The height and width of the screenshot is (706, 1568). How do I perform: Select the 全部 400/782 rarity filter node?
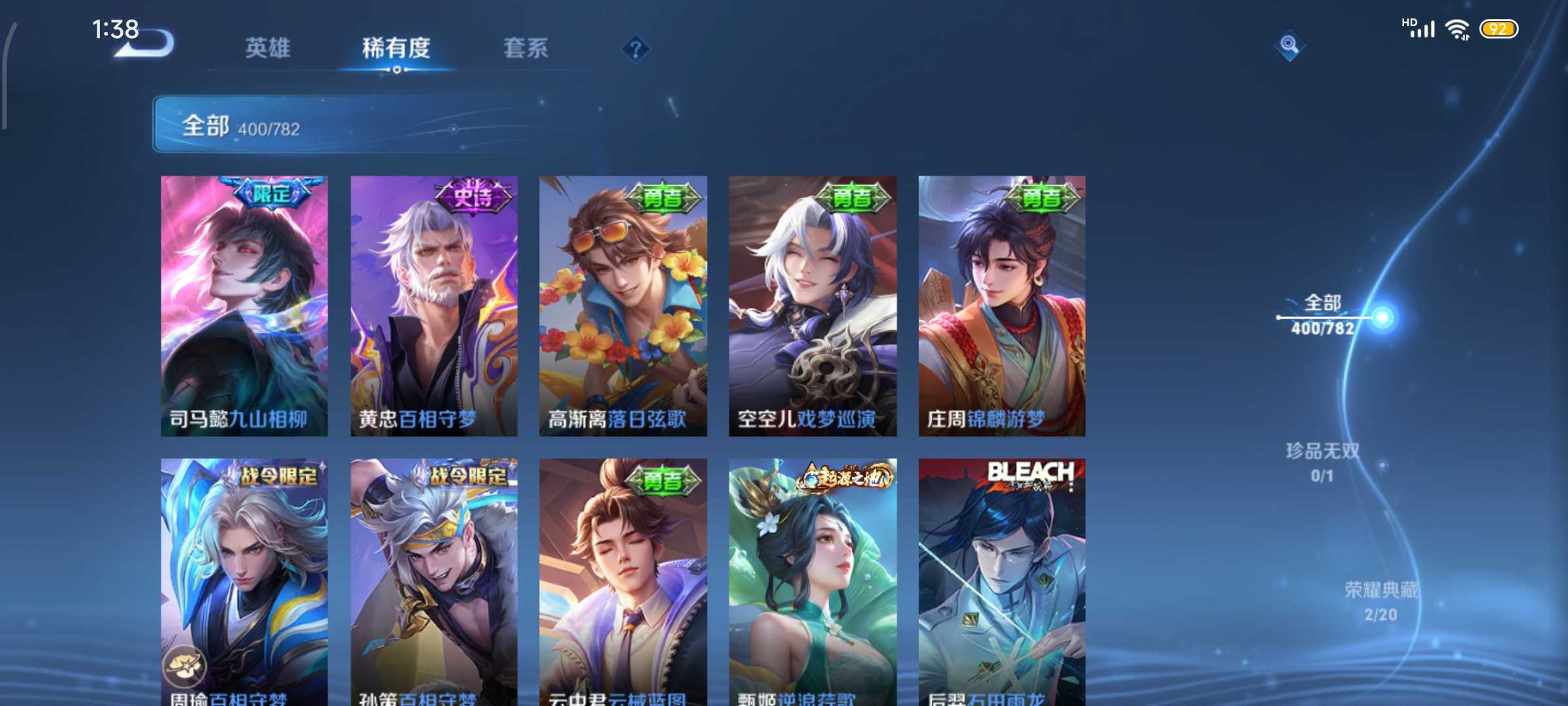point(1323,314)
